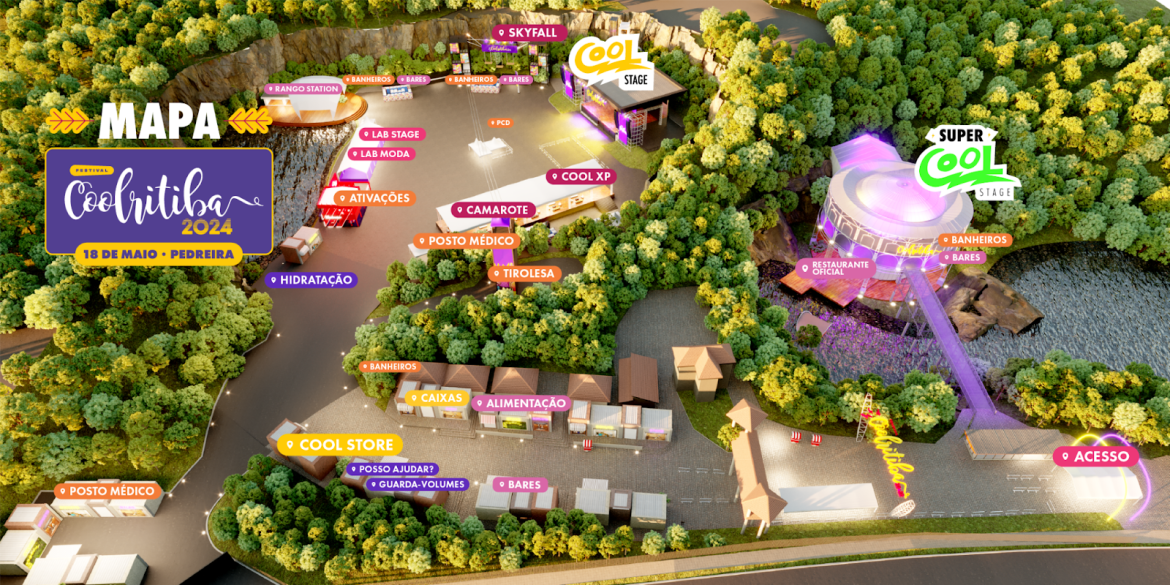Select the Skyfall map marker
1170x585 pixels.
pos(527,33)
